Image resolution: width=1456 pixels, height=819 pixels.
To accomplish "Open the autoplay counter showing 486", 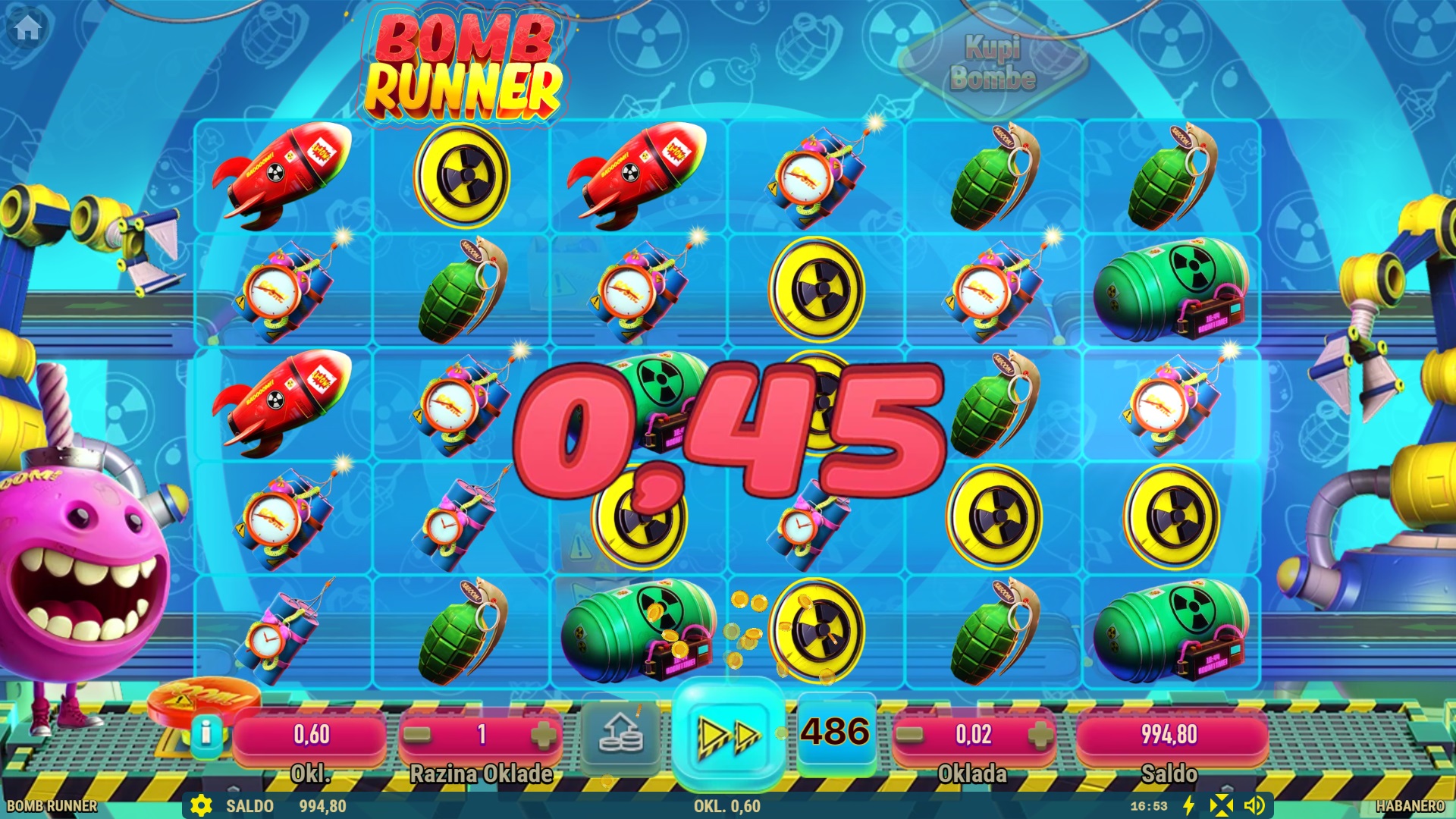I will click(836, 733).
